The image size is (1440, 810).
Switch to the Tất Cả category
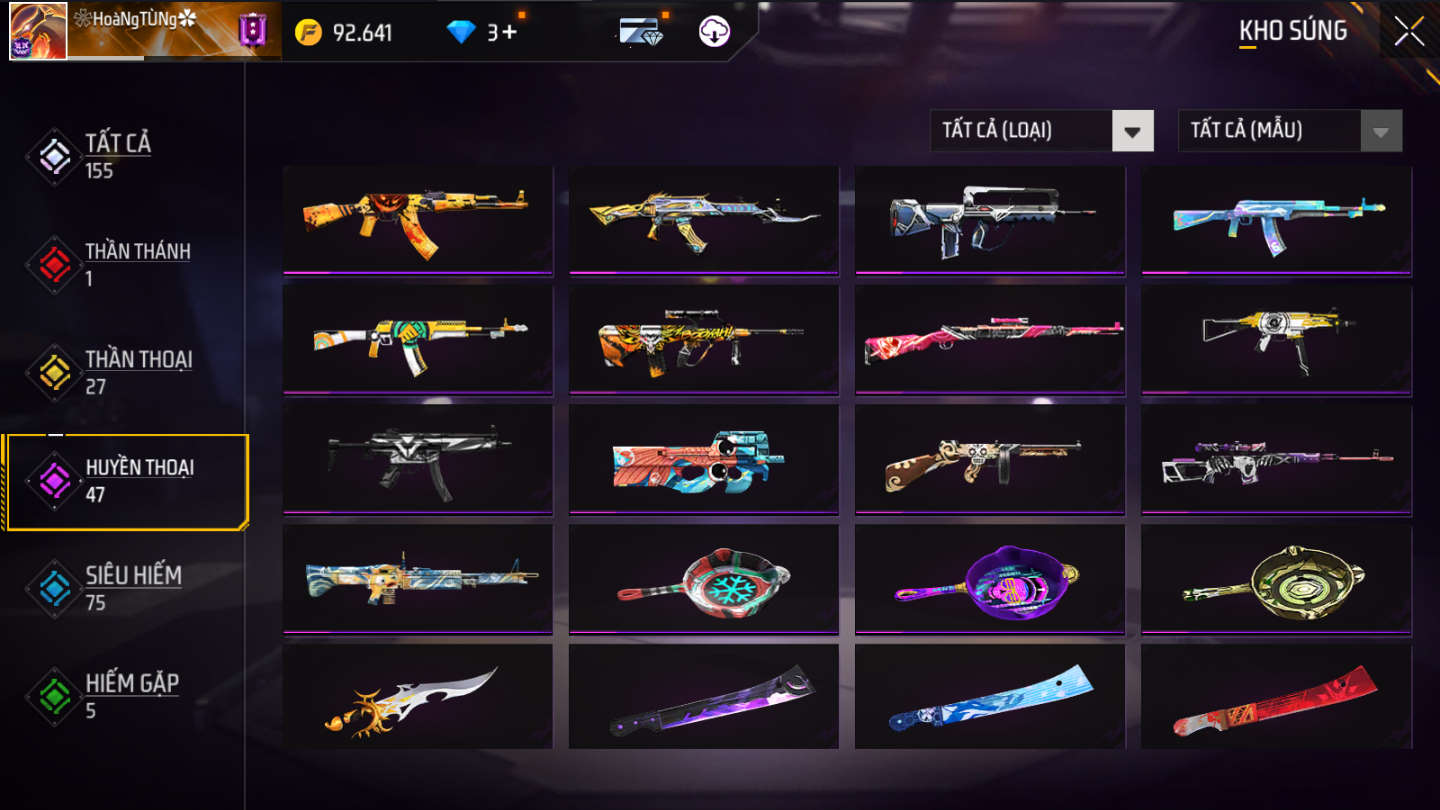pos(117,156)
